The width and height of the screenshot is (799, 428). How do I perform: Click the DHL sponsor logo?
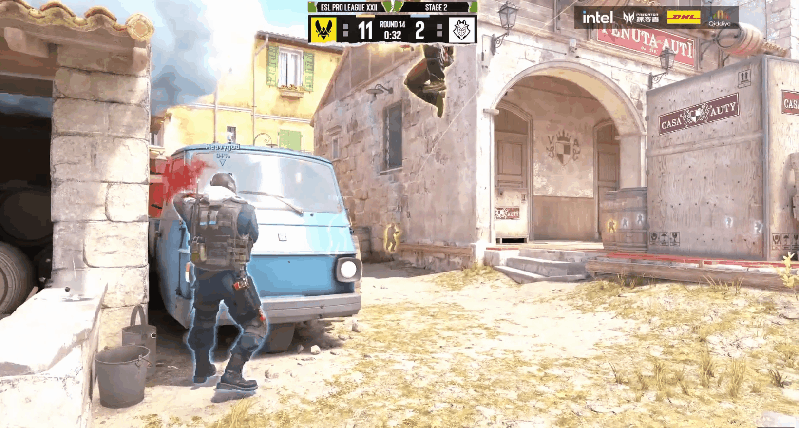pyautogui.click(x=683, y=17)
